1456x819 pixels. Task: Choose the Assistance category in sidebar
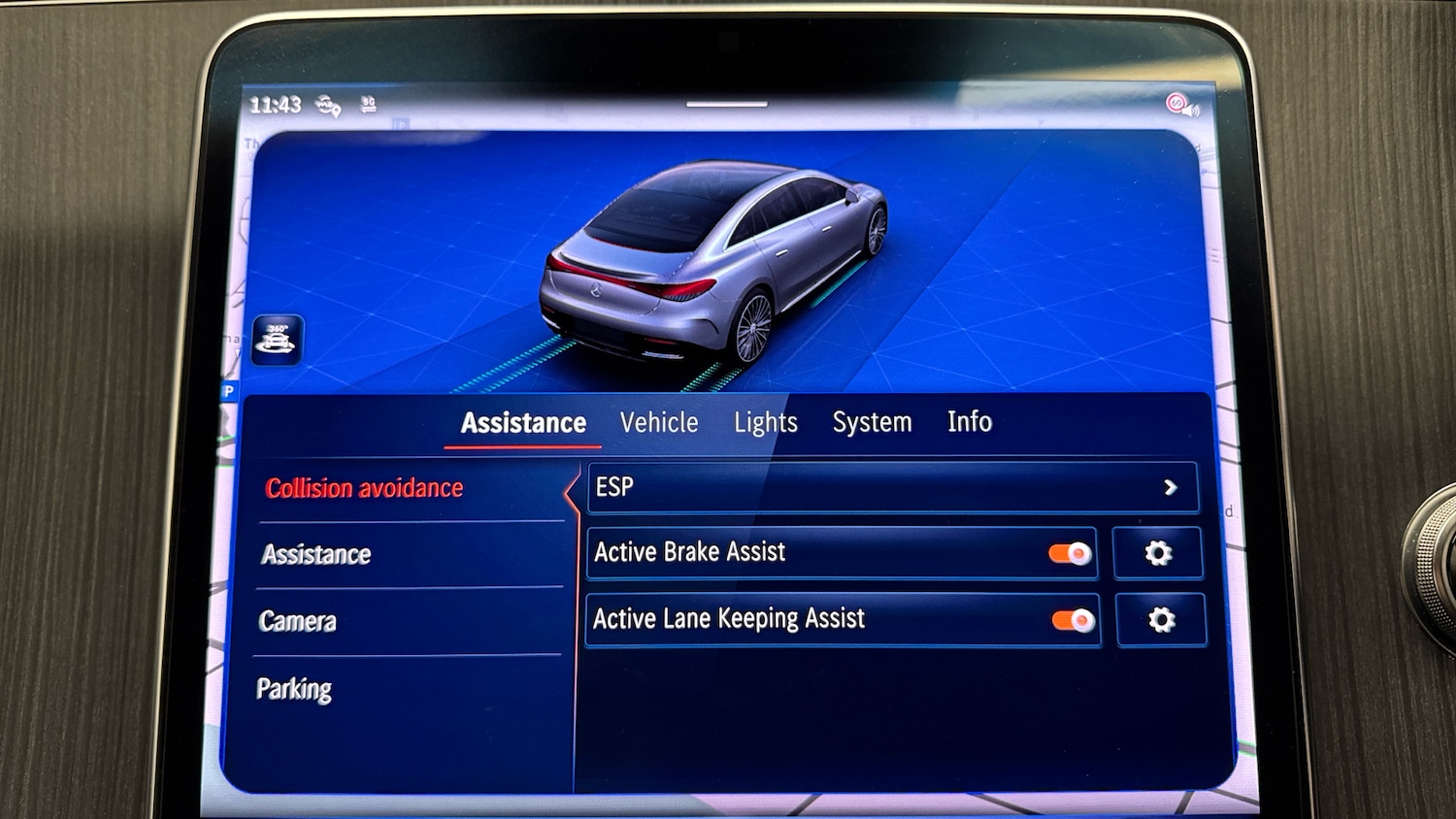point(314,554)
